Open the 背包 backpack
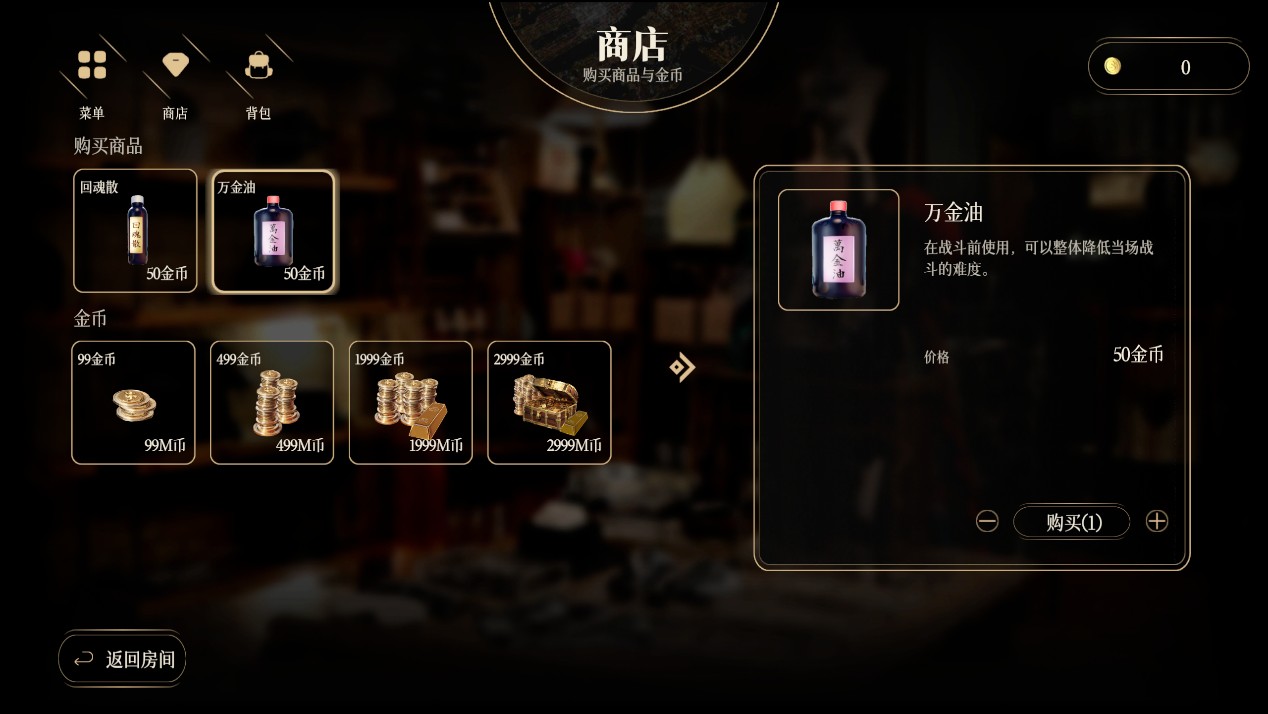The width and height of the screenshot is (1268, 714). tap(259, 66)
